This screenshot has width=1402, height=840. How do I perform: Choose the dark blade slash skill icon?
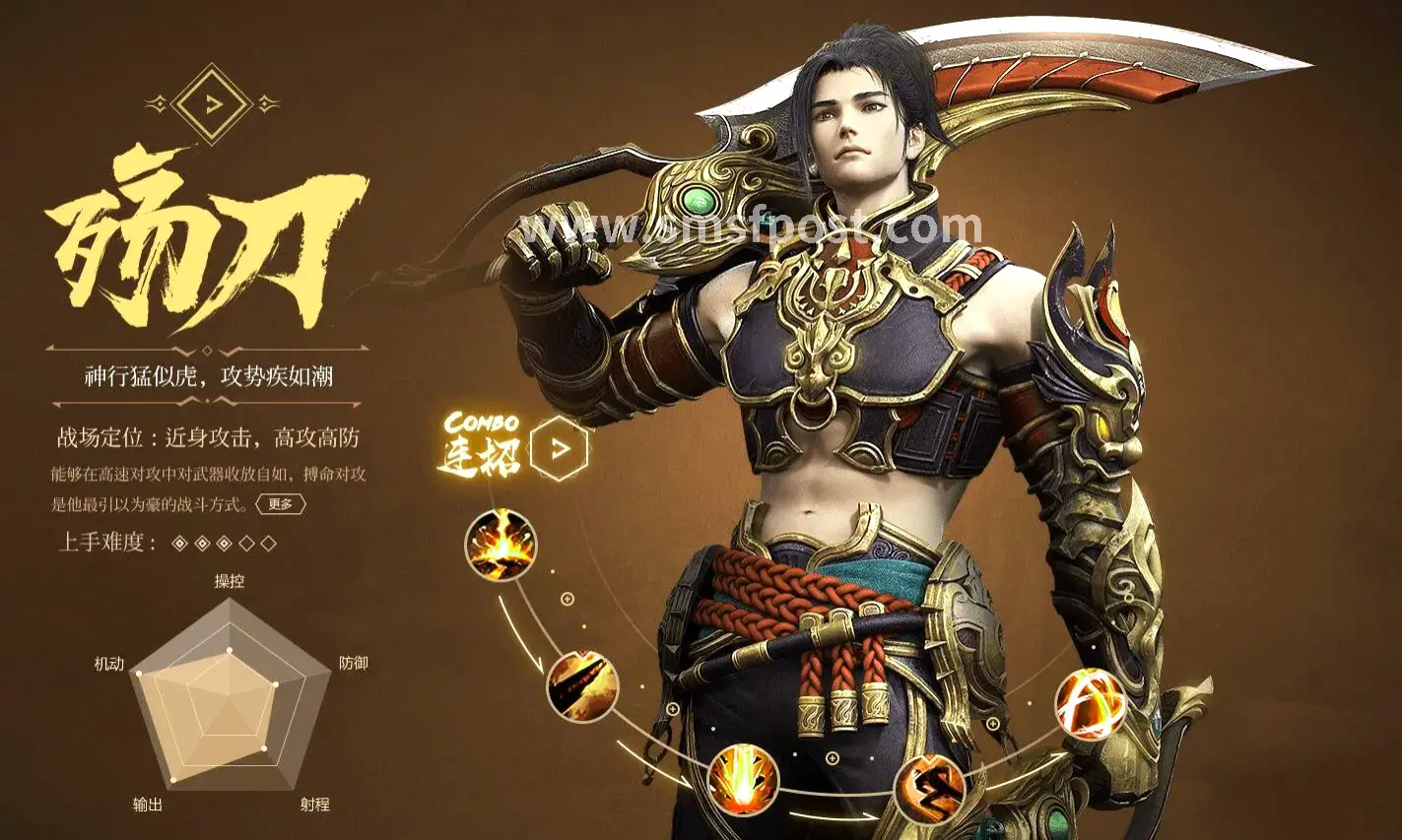tap(582, 685)
